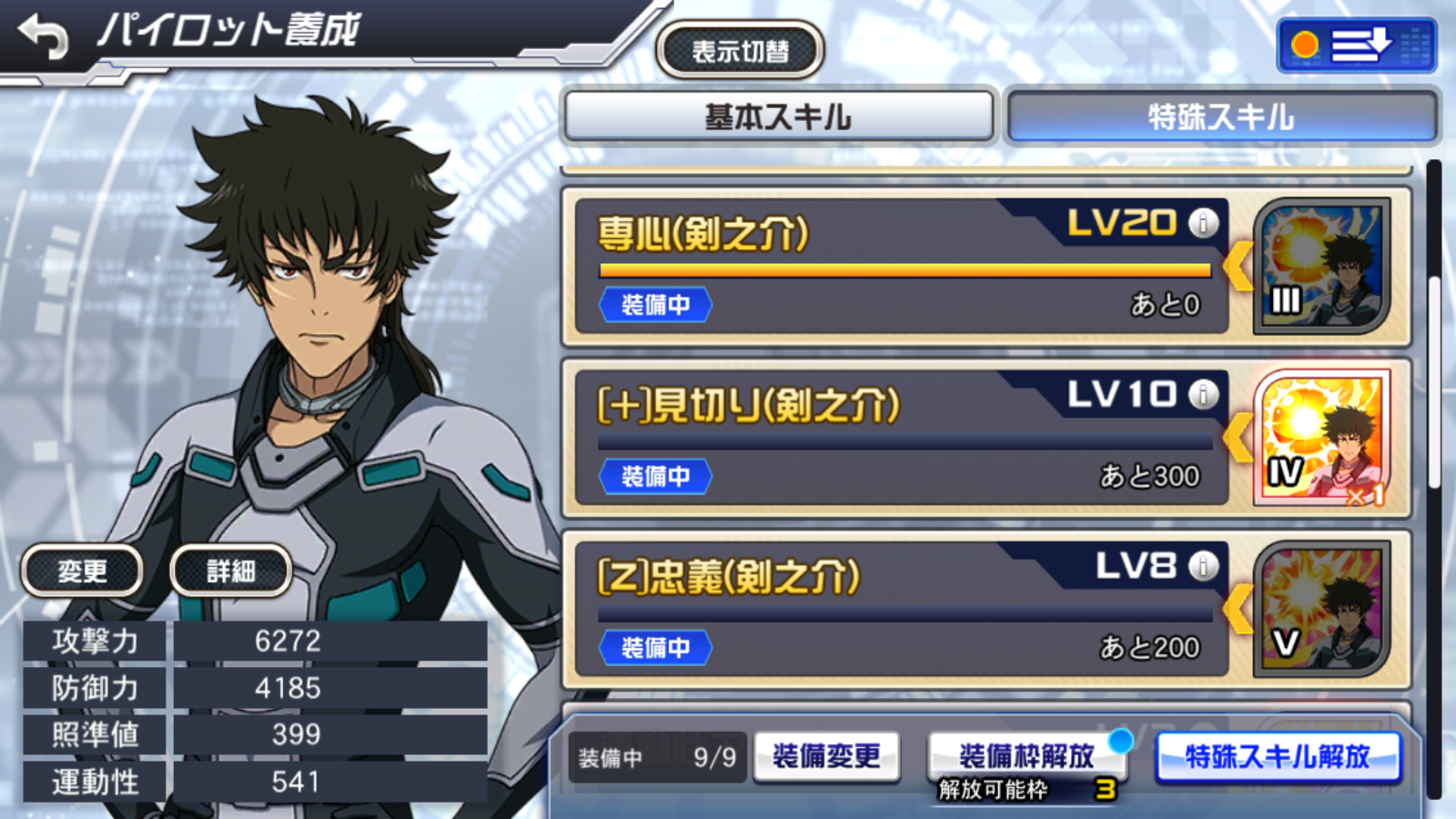Go back using the return arrow
This screenshot has width=1456, height=819.
tap(44, 36)
